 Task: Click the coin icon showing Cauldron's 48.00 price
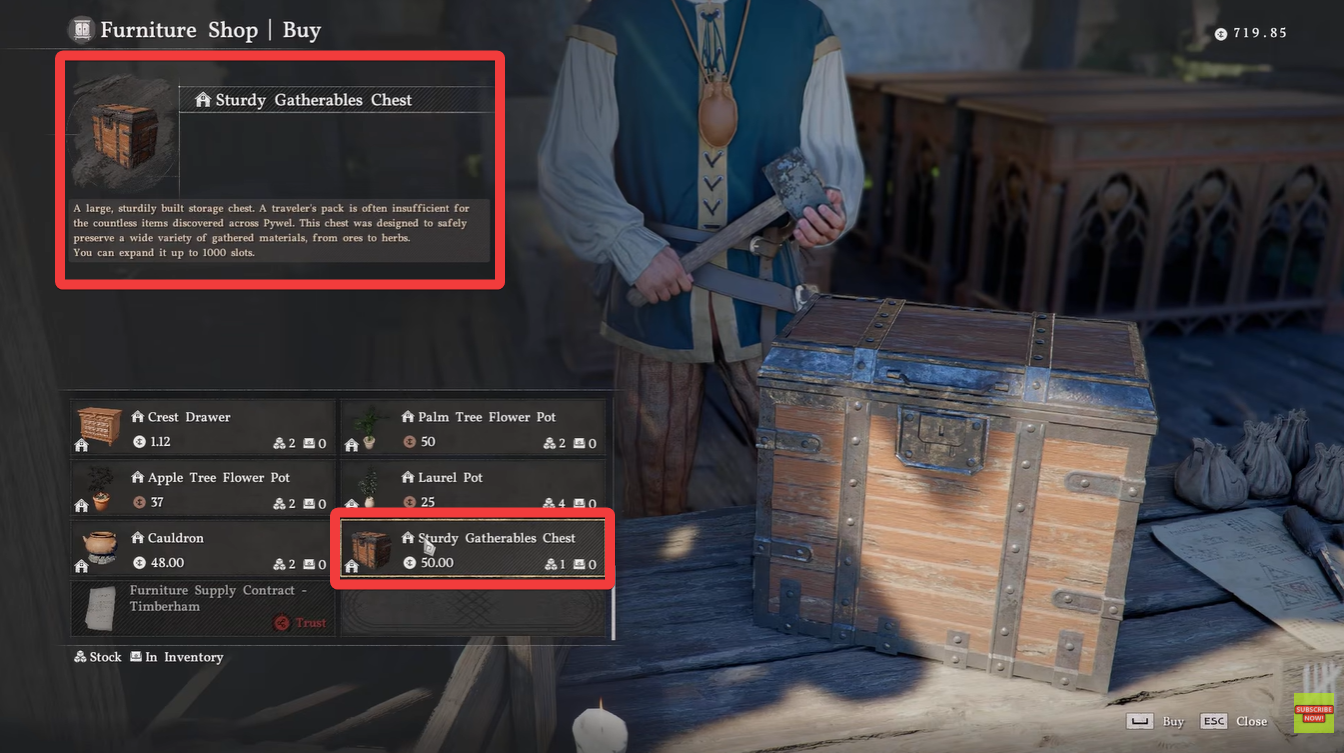(138, 563)
